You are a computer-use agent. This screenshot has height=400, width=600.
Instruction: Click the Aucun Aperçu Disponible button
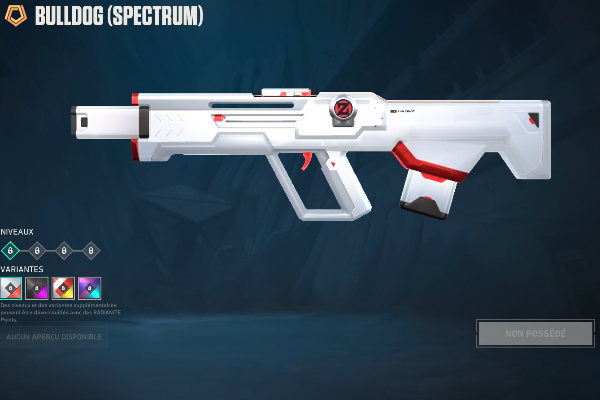[53, 337]
